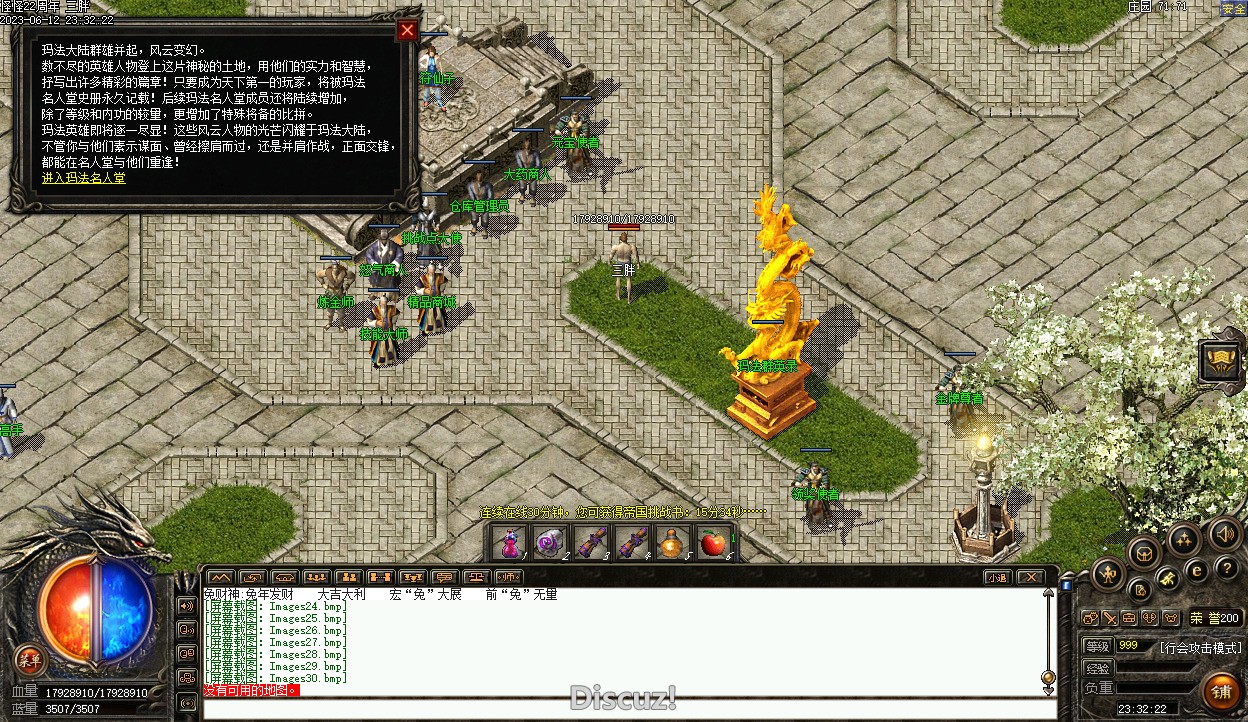The image size is (1248, 722).
Task: Open the 铺 shop button
Action: [1221, 690]
